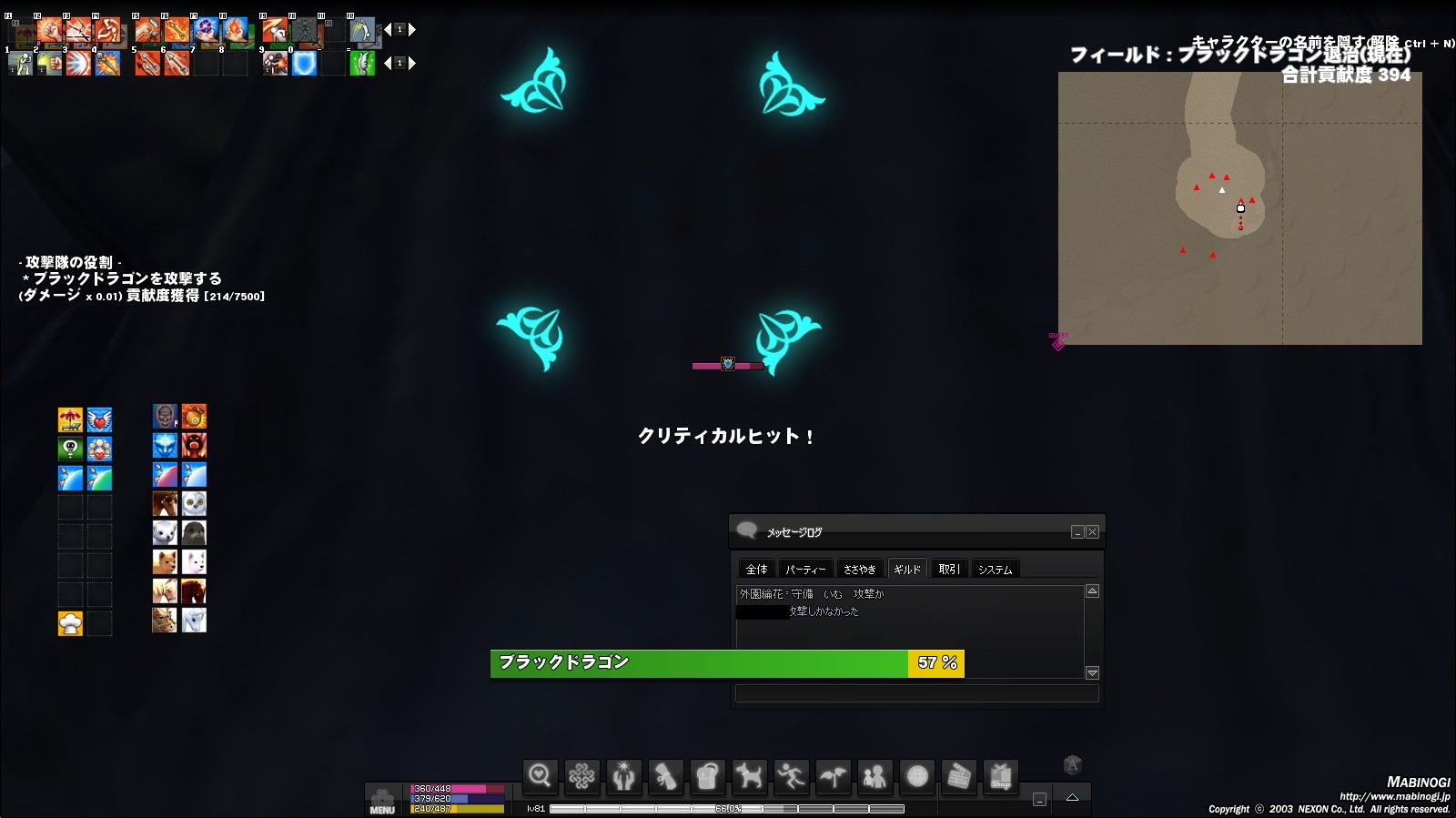Screen dimensions: 1456x818
Task: Open the party window with the two-person icon
Action: point(875,777)
